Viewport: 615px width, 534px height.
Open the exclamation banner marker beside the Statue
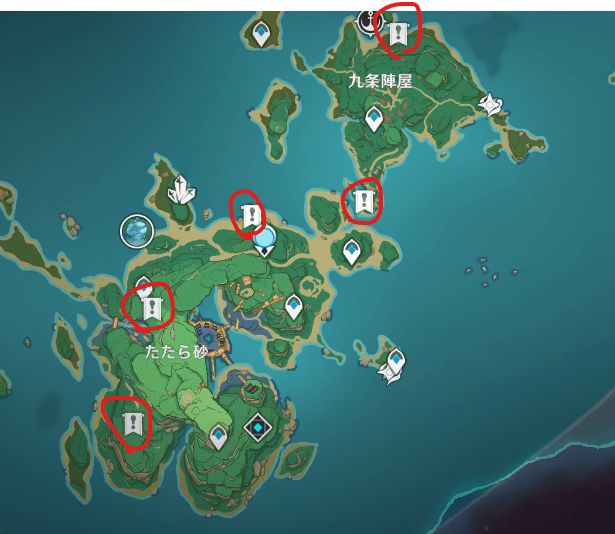pos(249,215)
